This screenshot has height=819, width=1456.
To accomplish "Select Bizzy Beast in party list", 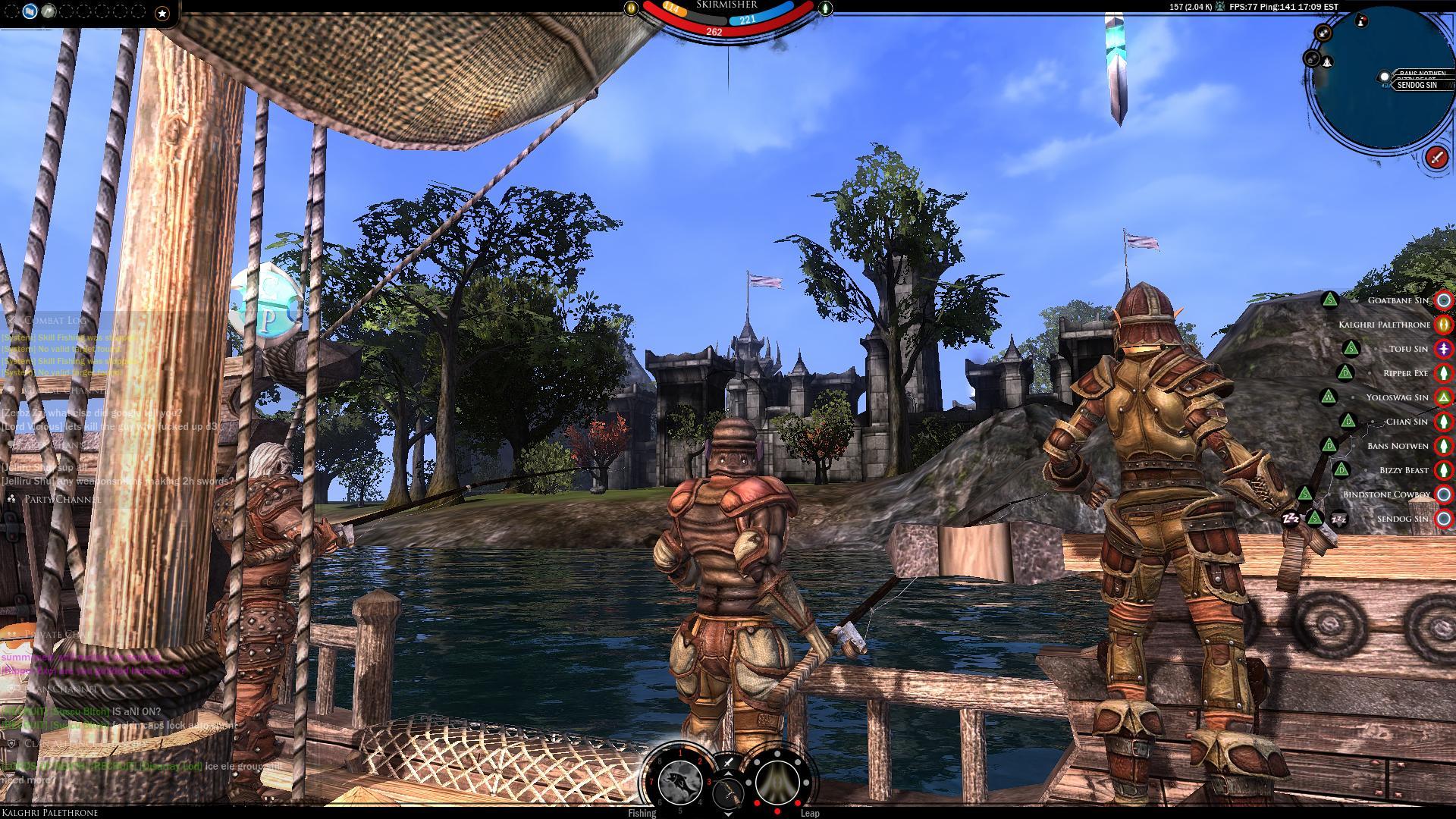I will pyautogui.click(x=1404, y=470).
